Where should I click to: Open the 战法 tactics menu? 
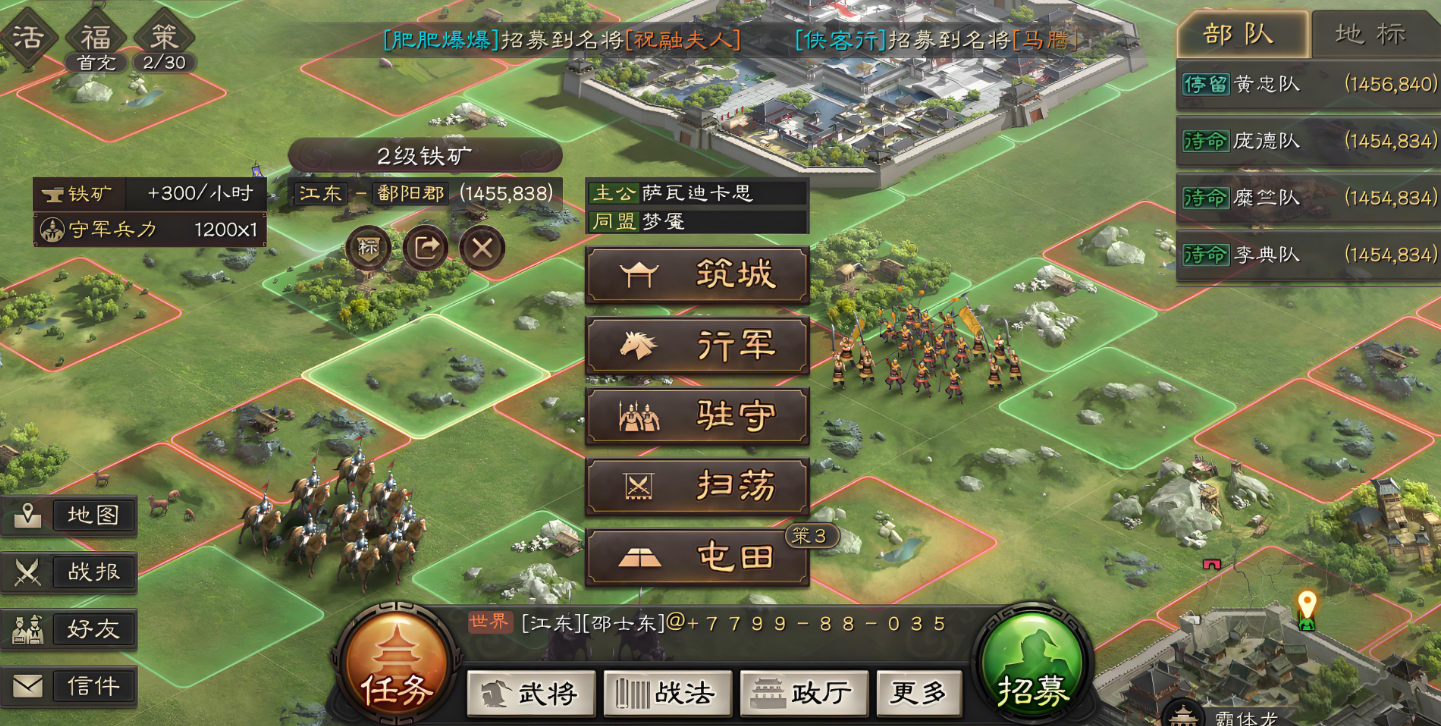pyautogui.click(x=667, y=693)
